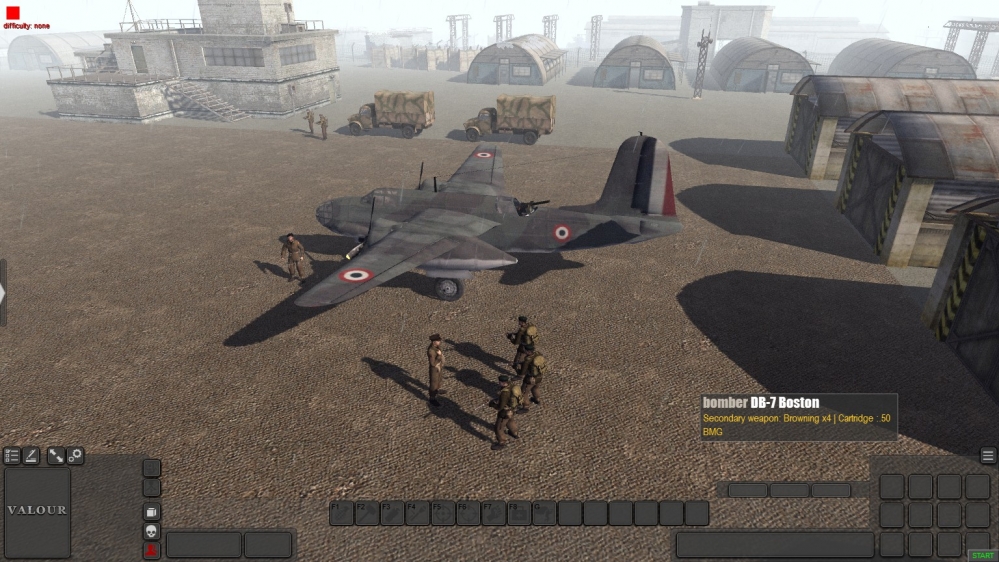
Task: Click the skull icon button
Action: 152,531
